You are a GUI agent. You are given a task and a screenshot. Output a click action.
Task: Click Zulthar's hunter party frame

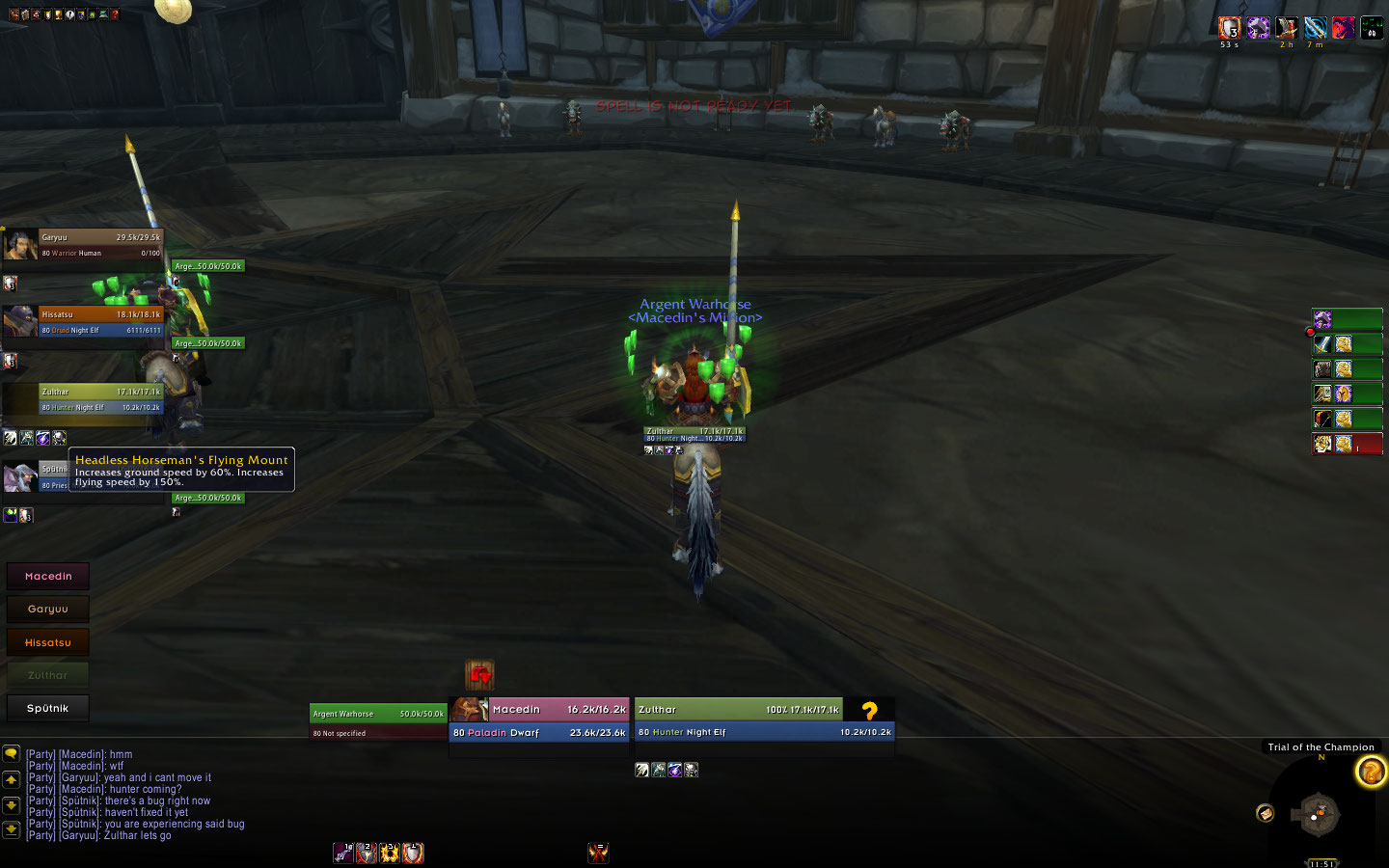point(100,399)
